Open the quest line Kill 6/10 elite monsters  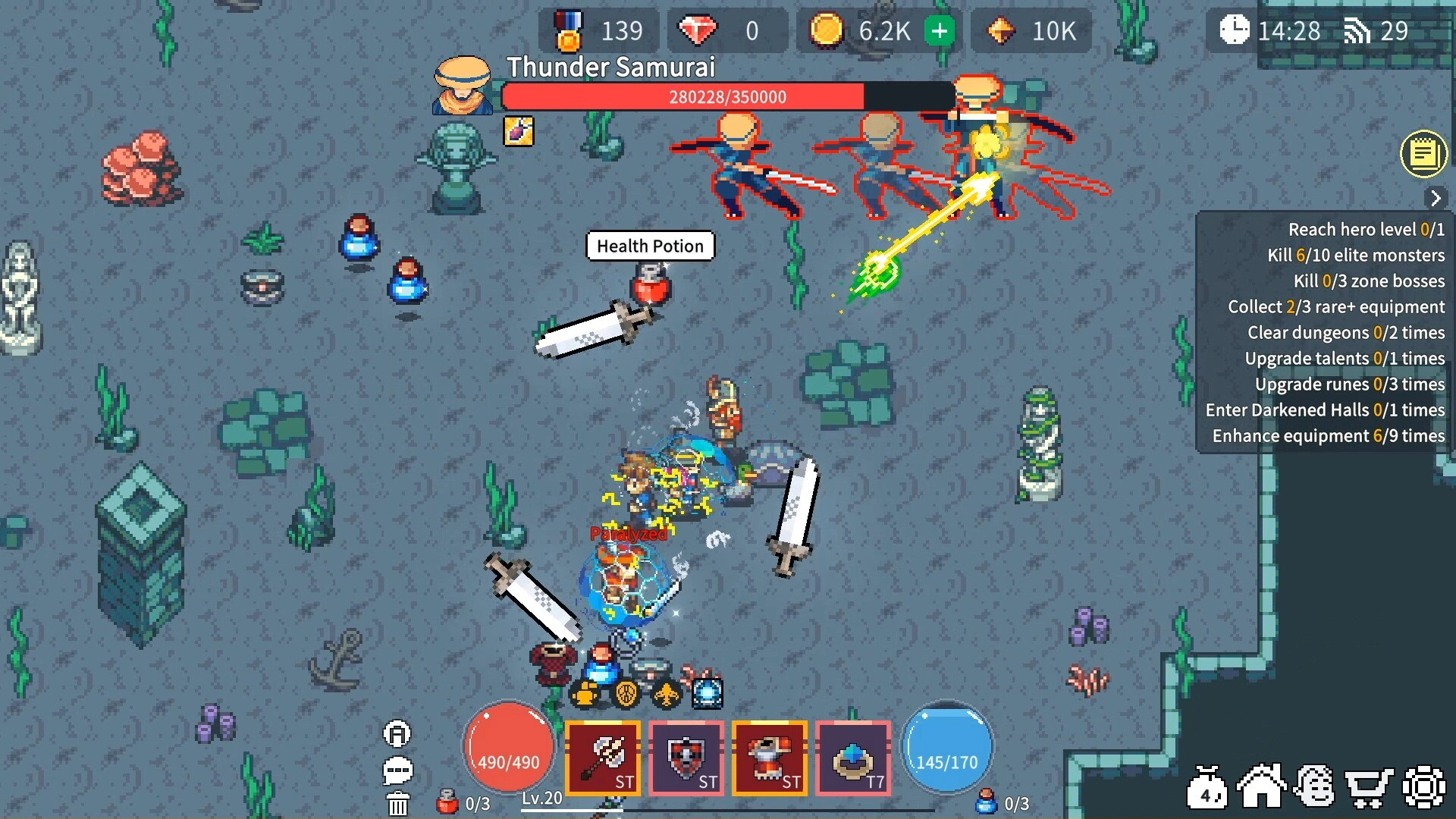1357,256
